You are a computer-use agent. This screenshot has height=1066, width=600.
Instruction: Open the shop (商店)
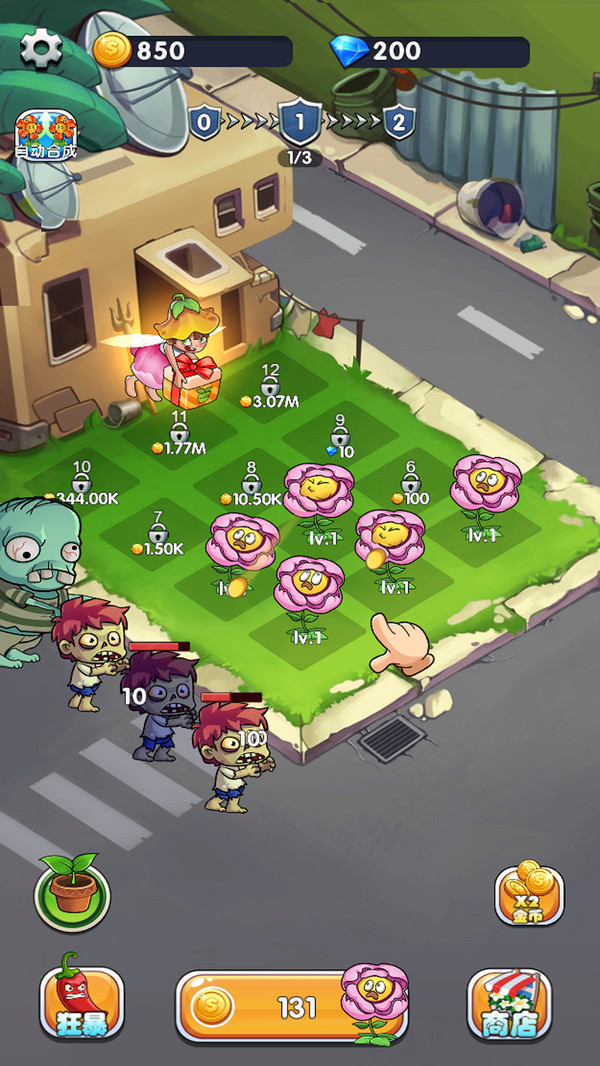click(509, 1003)
